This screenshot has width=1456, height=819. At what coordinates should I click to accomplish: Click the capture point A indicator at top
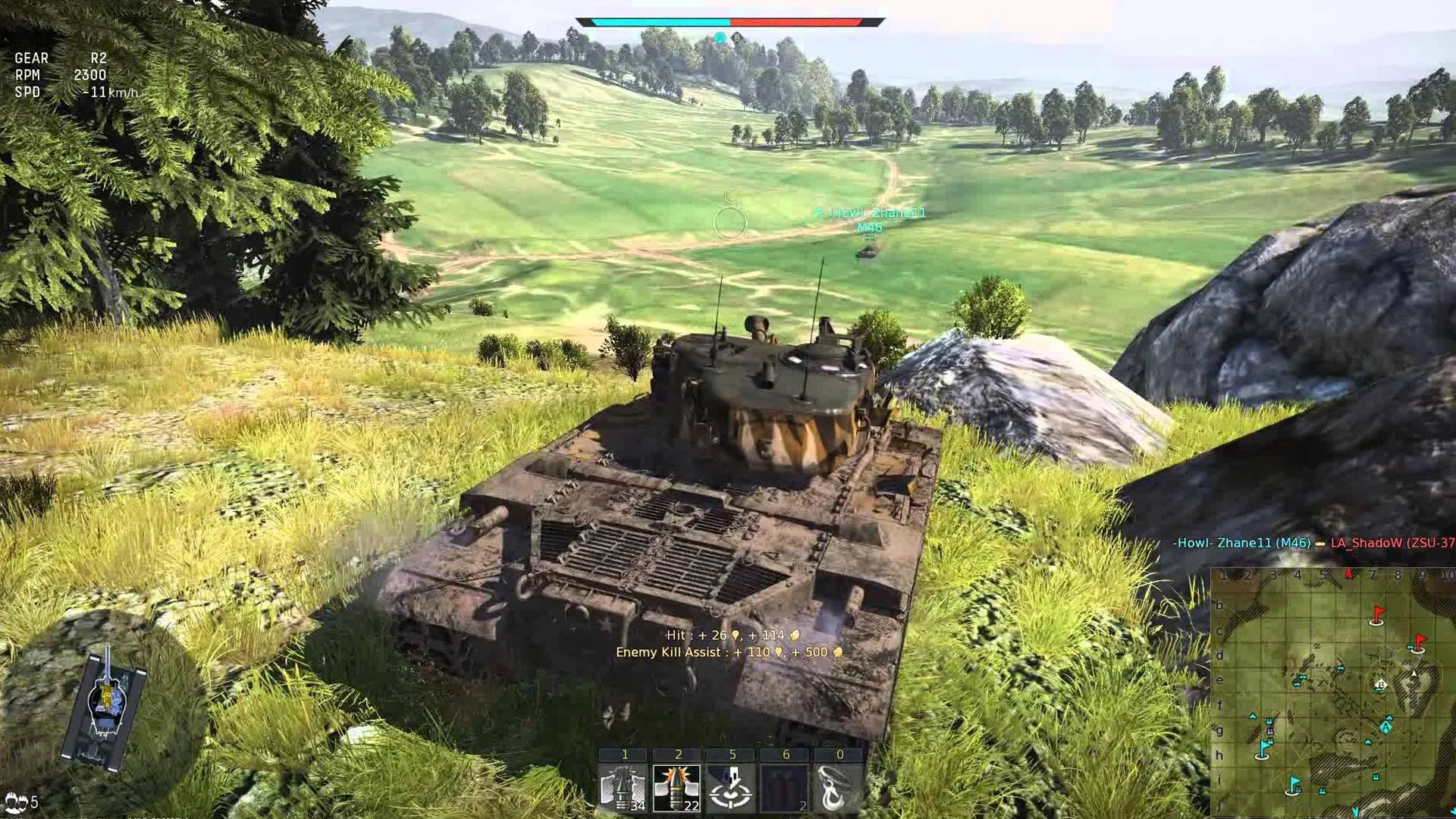[719, 36]
